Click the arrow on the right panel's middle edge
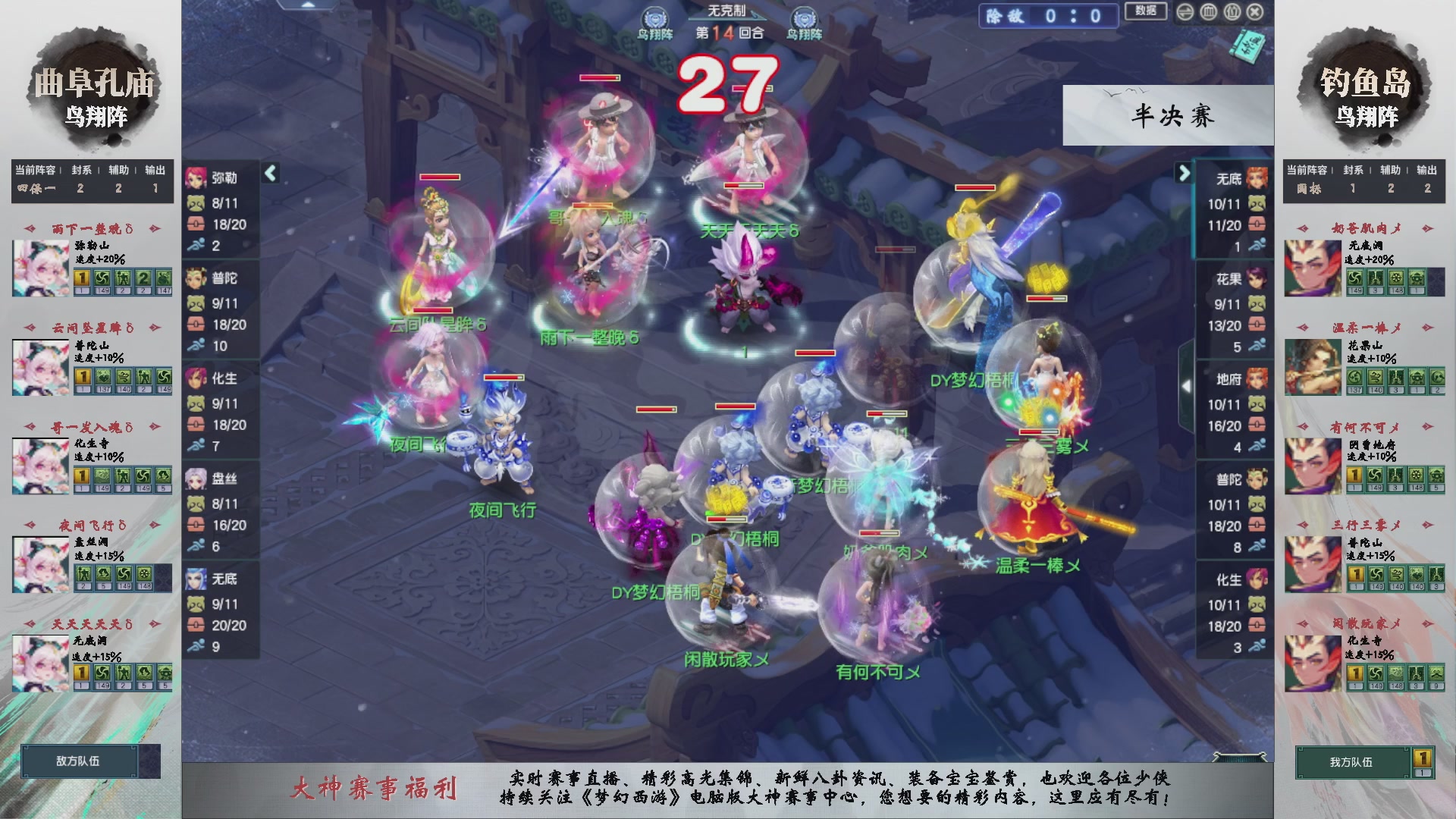The height and width of the screenshot is (819, 1456). 1188,385
